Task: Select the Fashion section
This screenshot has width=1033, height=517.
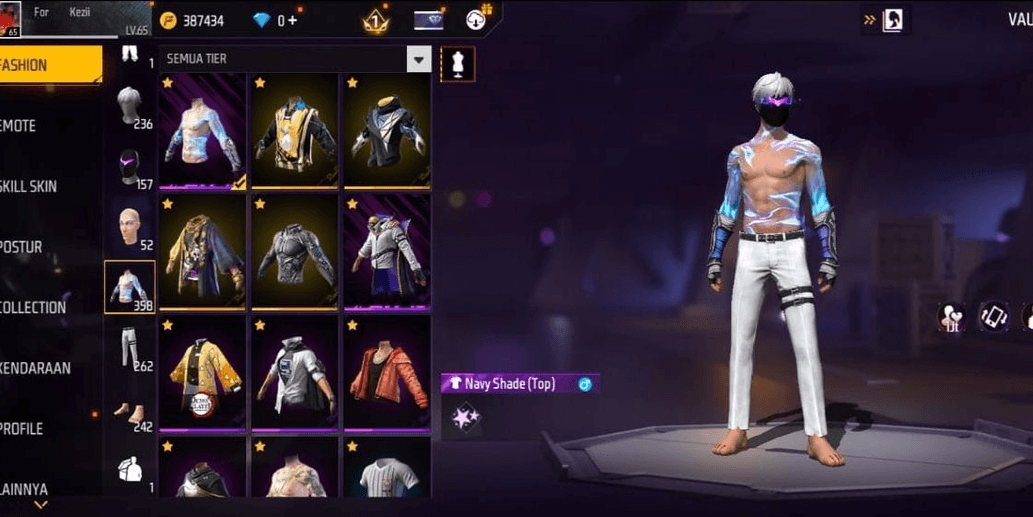Action: (40, 65)
